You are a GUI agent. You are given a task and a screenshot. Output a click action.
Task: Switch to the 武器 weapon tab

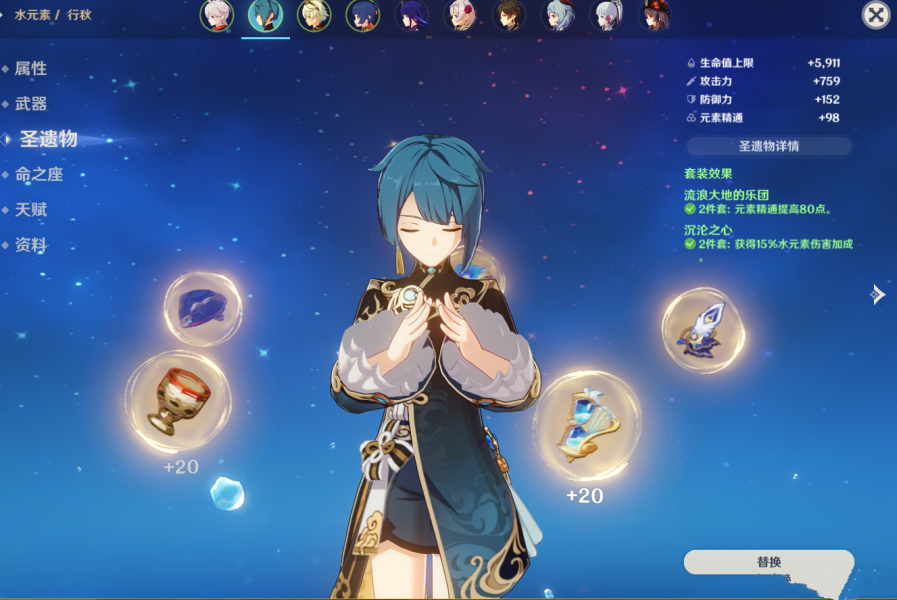(x=31, y=104)
